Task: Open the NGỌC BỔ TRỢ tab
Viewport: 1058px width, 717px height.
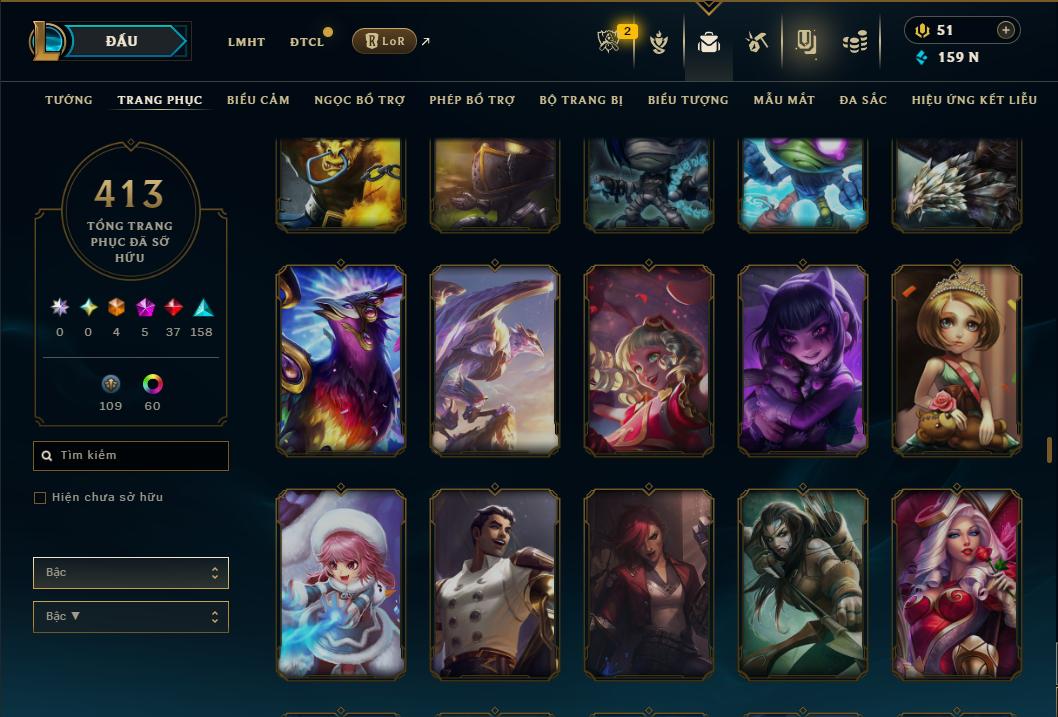Action: point(359,100)
